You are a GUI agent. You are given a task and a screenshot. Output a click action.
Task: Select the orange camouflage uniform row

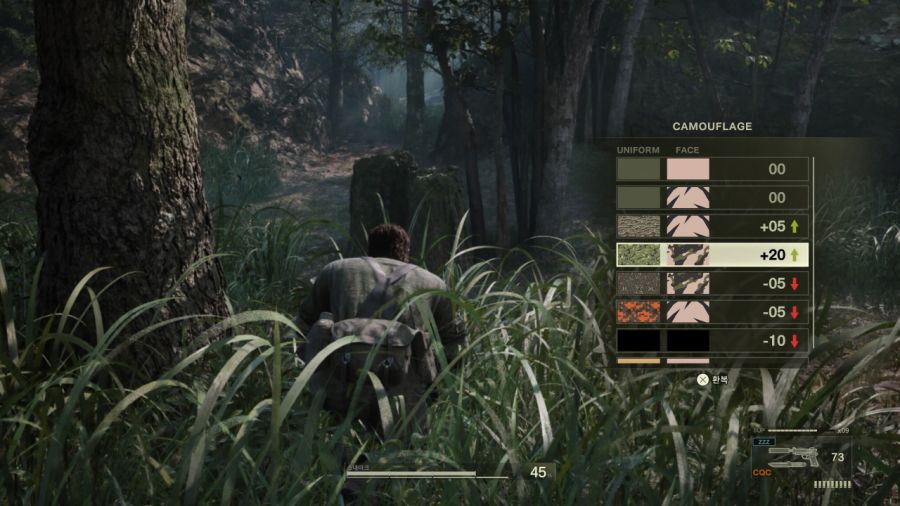pos(711,312)
